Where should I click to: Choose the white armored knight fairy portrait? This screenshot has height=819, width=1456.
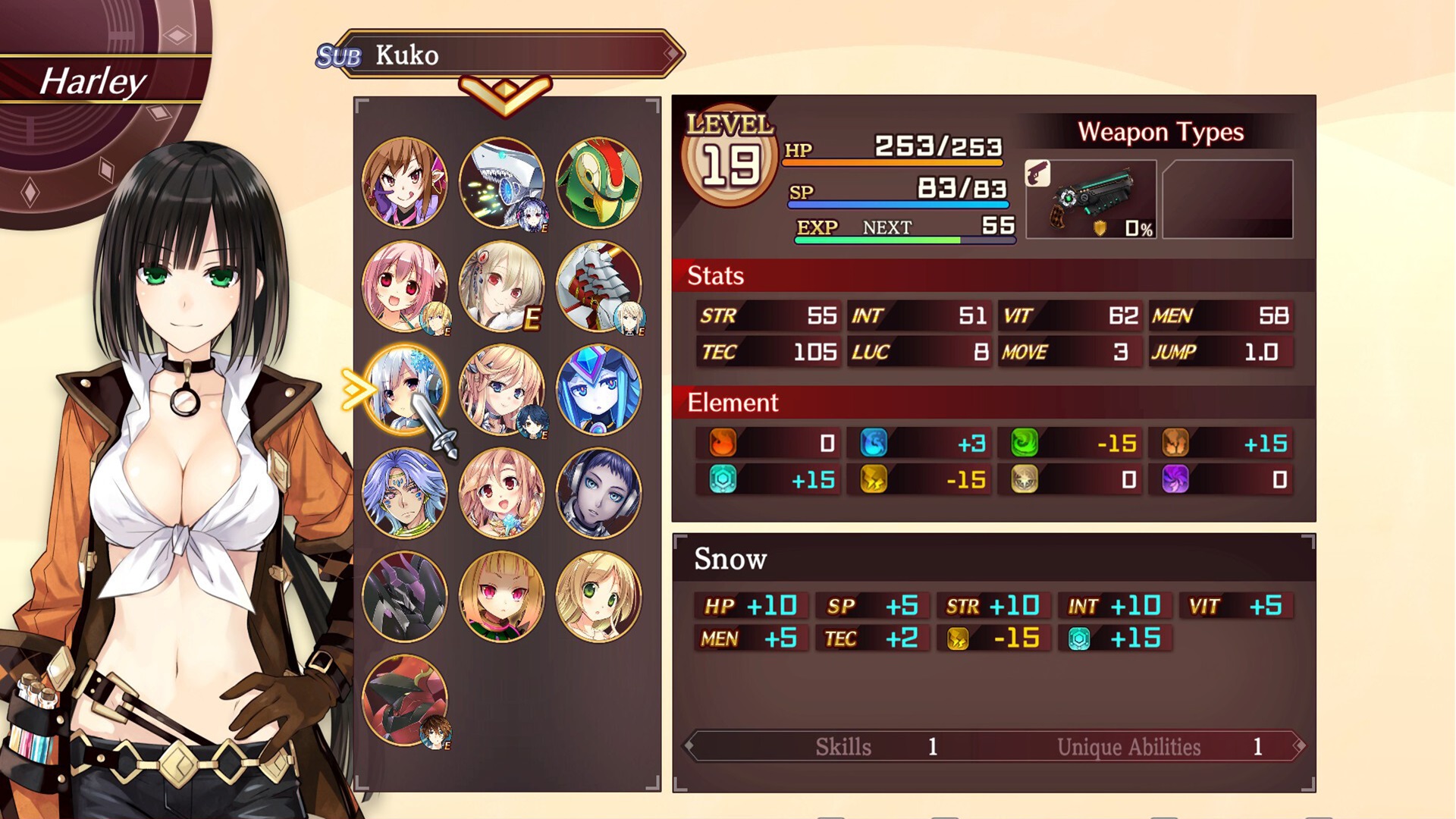coord(598,287)
